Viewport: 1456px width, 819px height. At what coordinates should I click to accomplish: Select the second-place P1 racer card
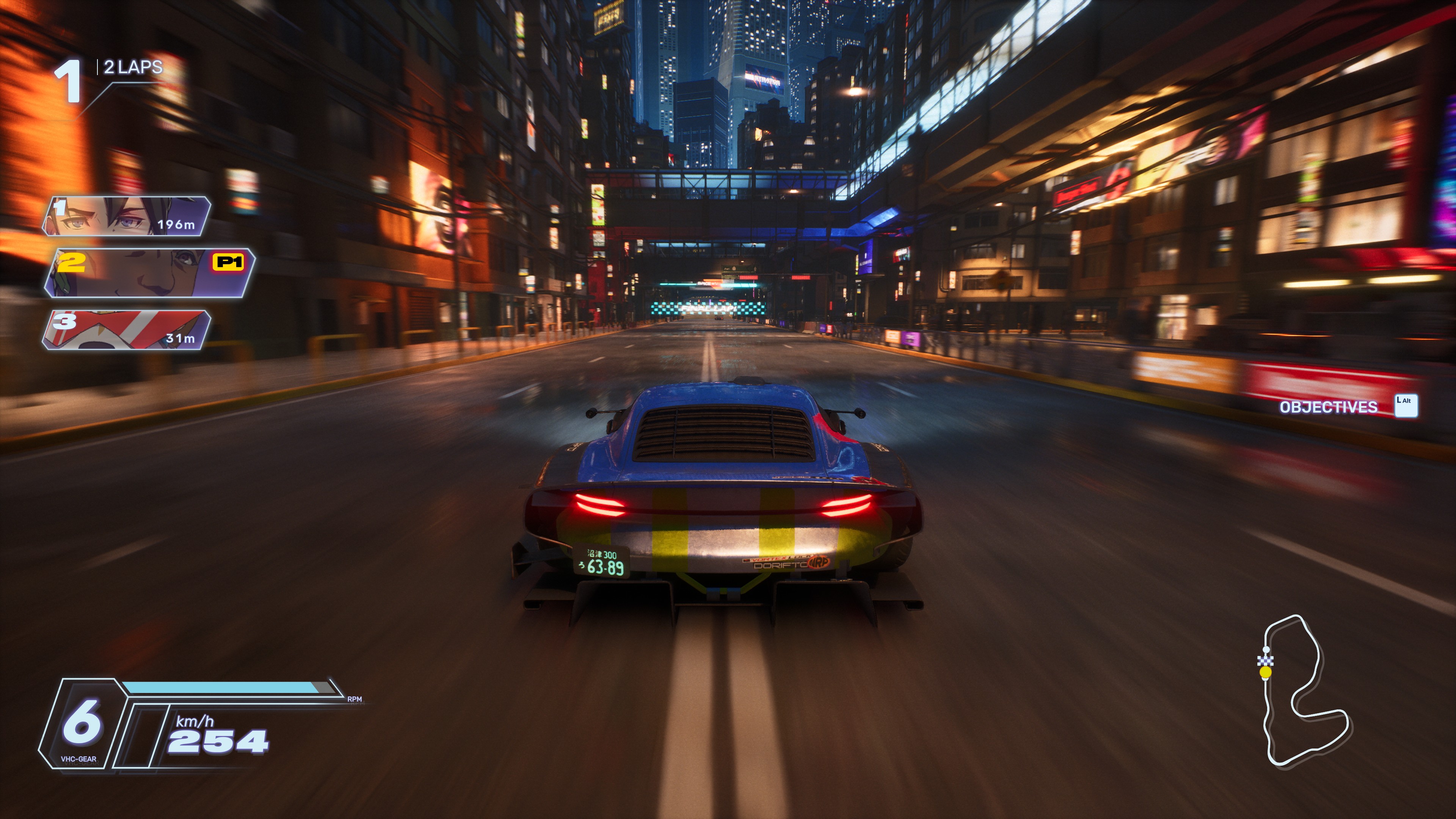pos(150,273)
